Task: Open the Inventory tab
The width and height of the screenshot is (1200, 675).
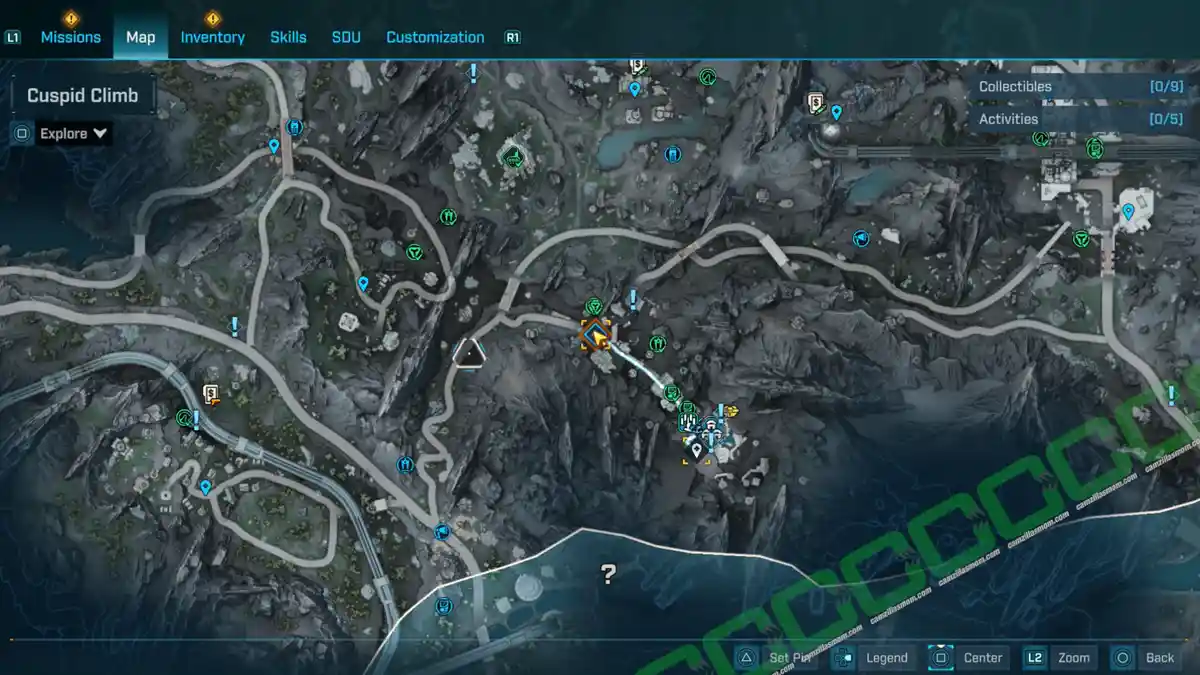Action: click(212, 37)
